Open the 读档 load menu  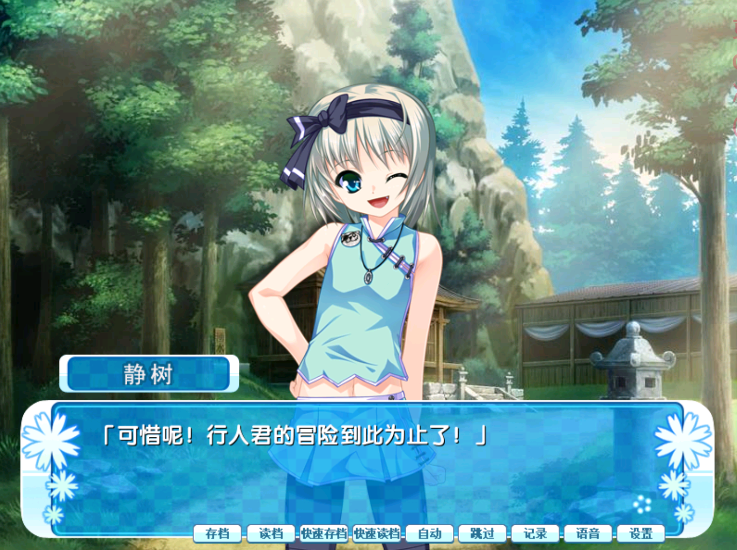coord(271,533)
